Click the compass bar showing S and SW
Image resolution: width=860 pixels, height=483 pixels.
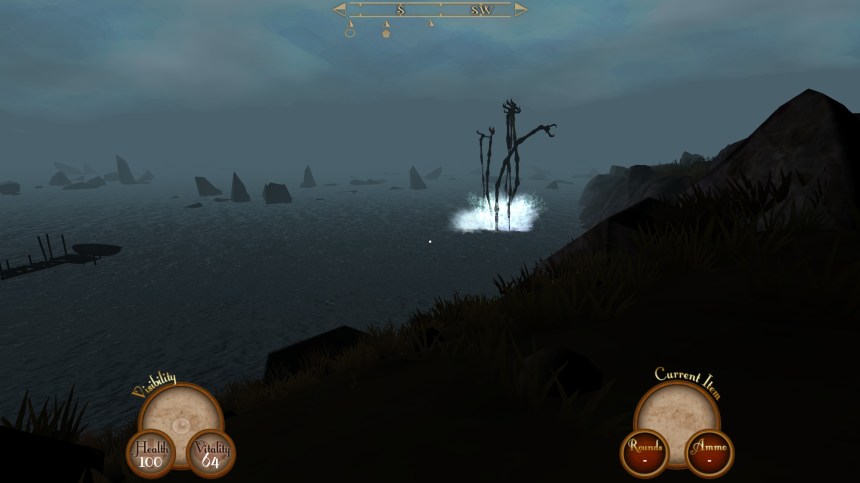[430, 10]
